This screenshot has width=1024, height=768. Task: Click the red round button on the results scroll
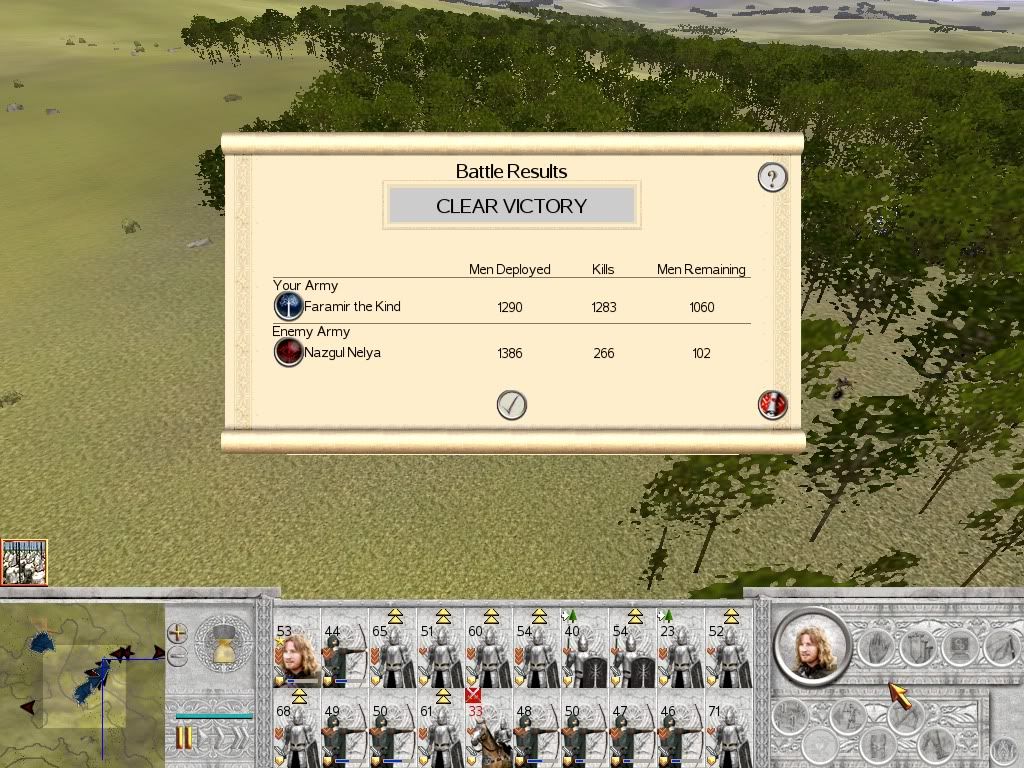click(x=773, y=405)
